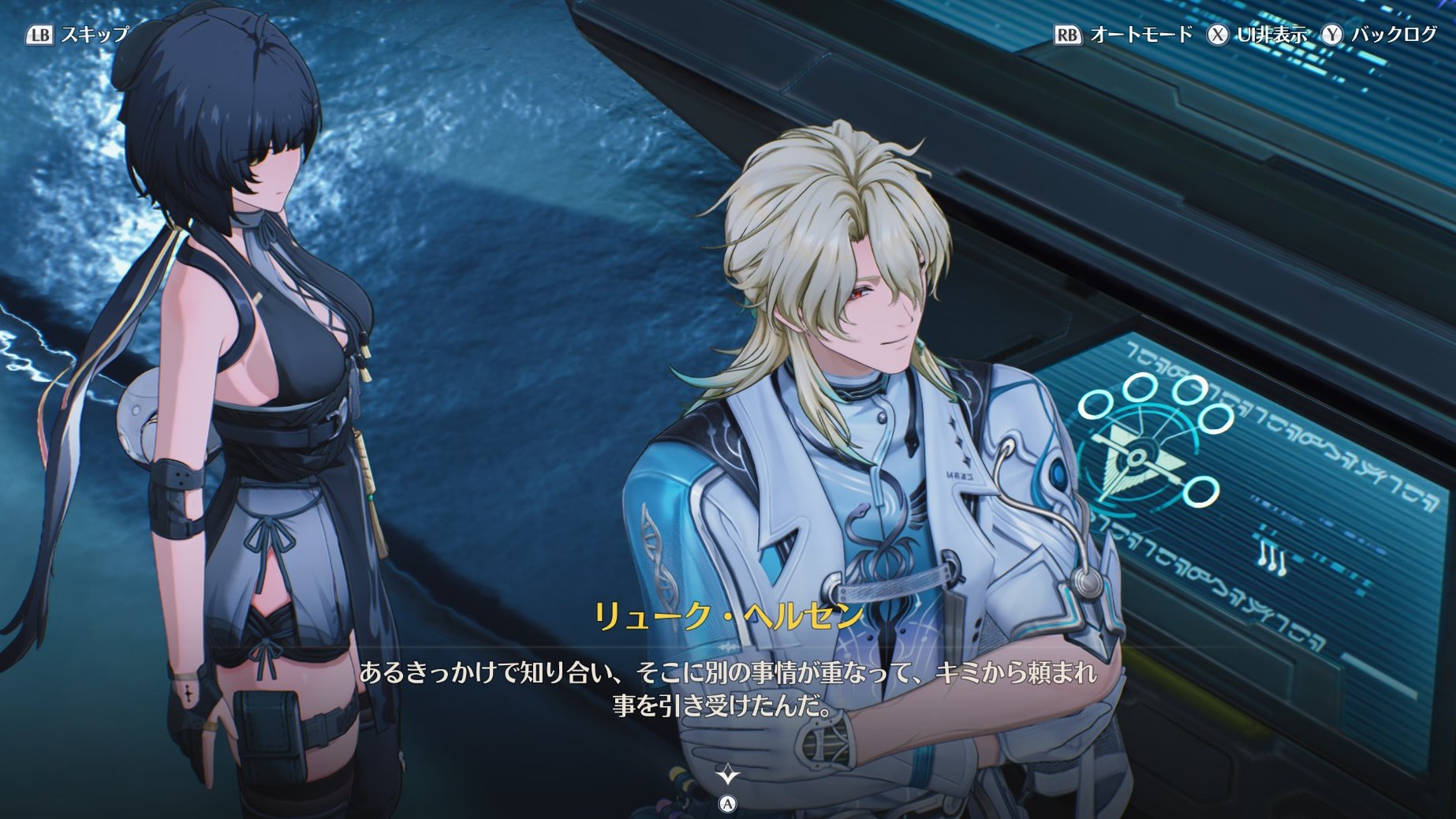1456x819 pixels.
Task: Advance dialogue with the diamond continue indicator
Action: (x=727, y=775)
